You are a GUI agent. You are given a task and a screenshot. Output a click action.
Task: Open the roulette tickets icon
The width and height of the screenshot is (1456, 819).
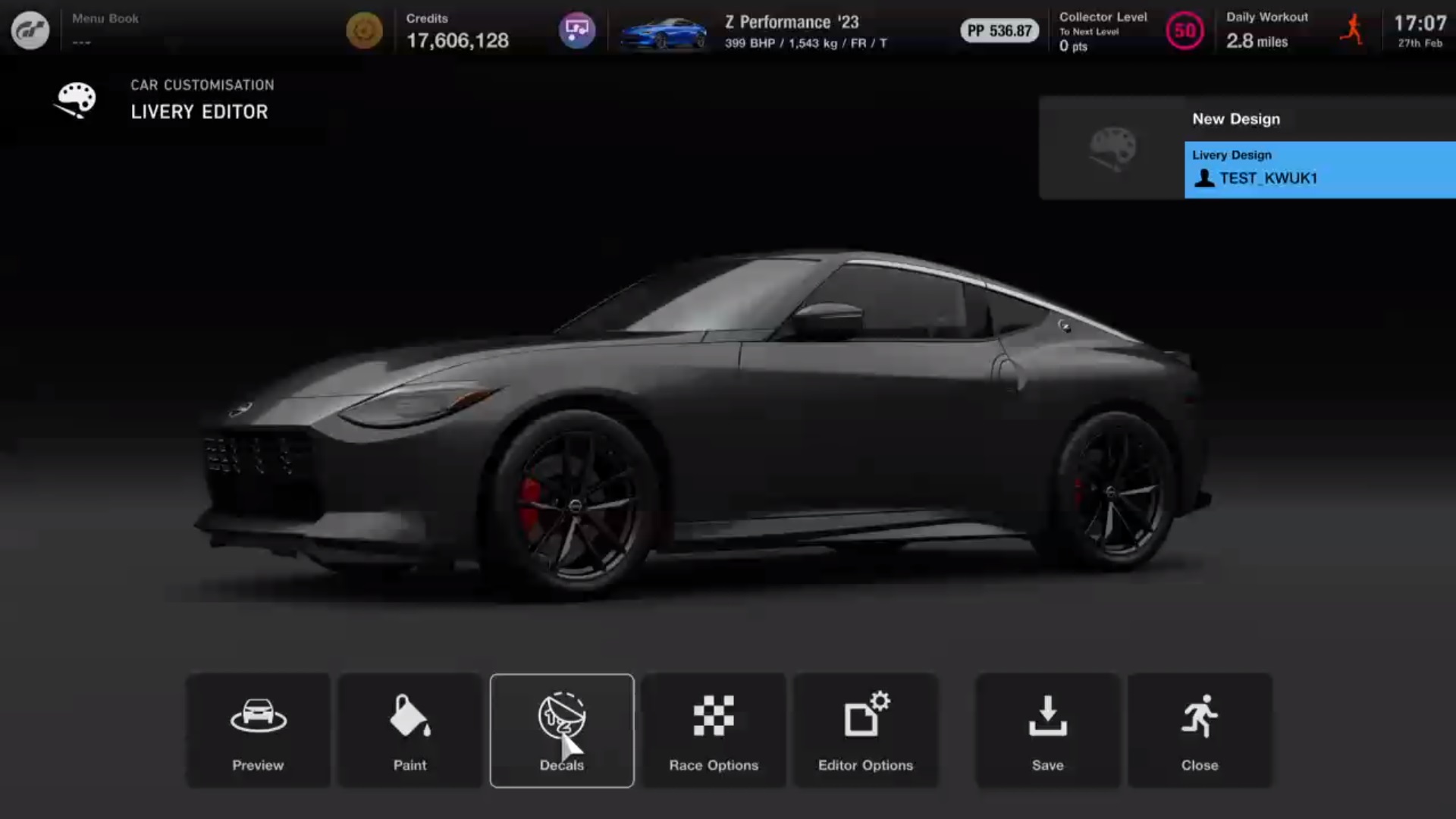pyautogui.click(x=577, y=30)
